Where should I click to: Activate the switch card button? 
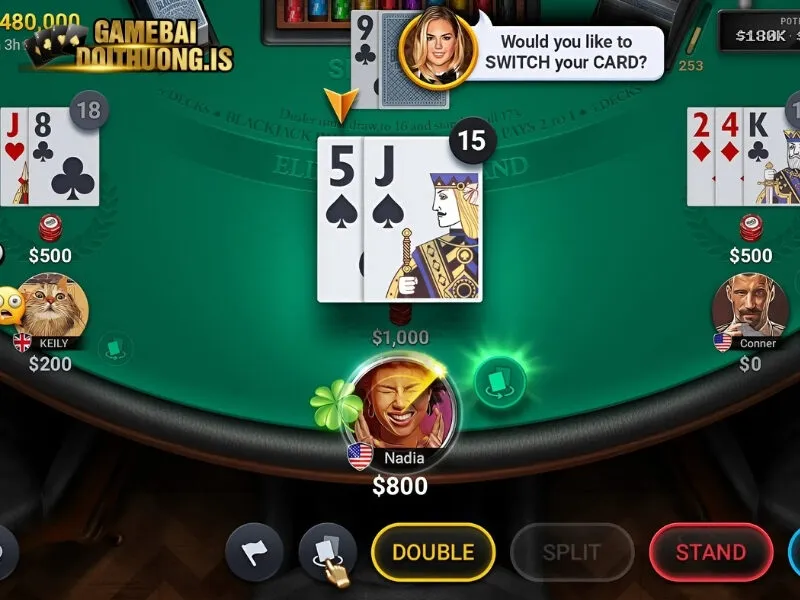click(x=327, y=552)
